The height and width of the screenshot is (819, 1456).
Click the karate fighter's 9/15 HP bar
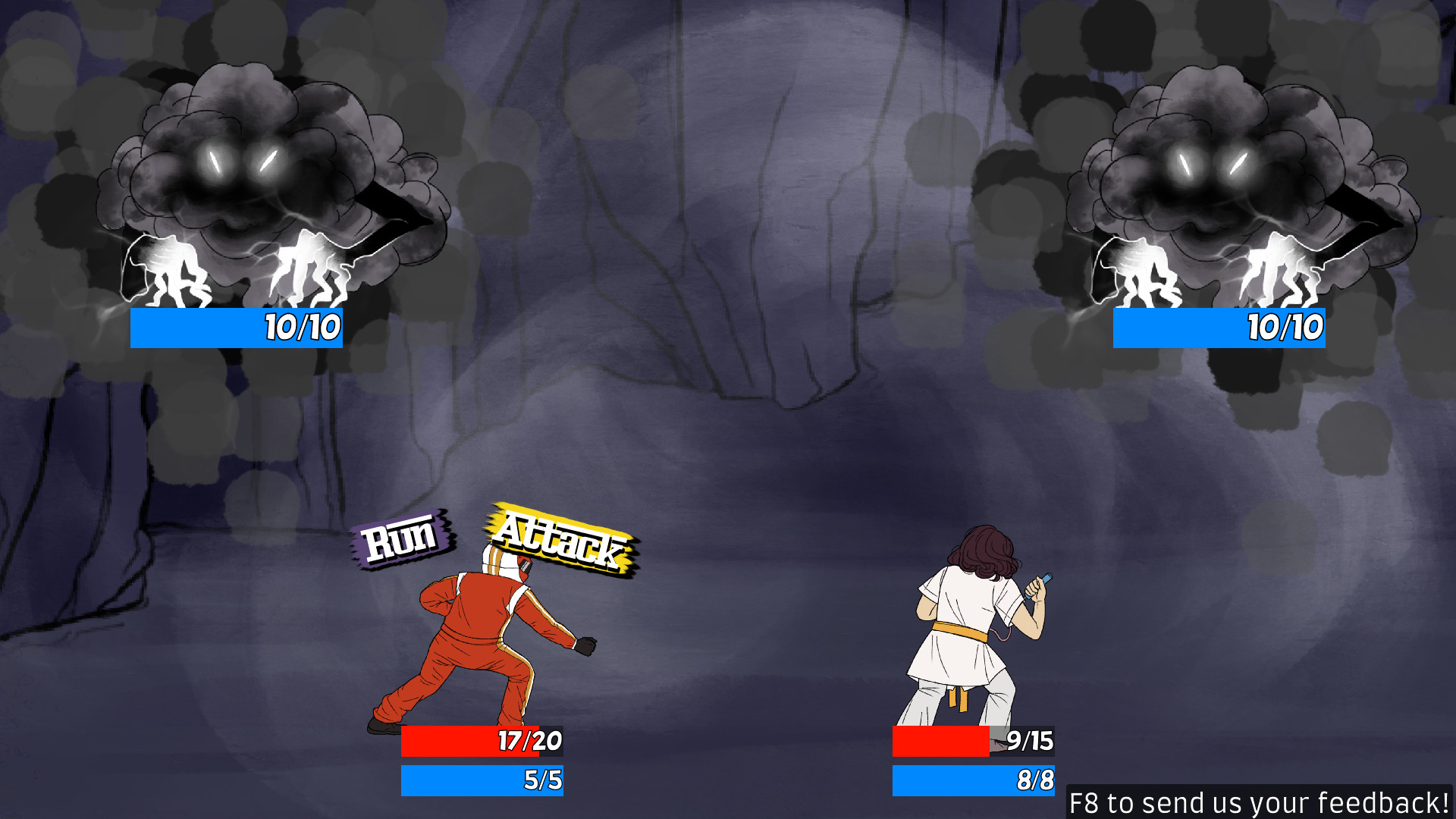974,742
